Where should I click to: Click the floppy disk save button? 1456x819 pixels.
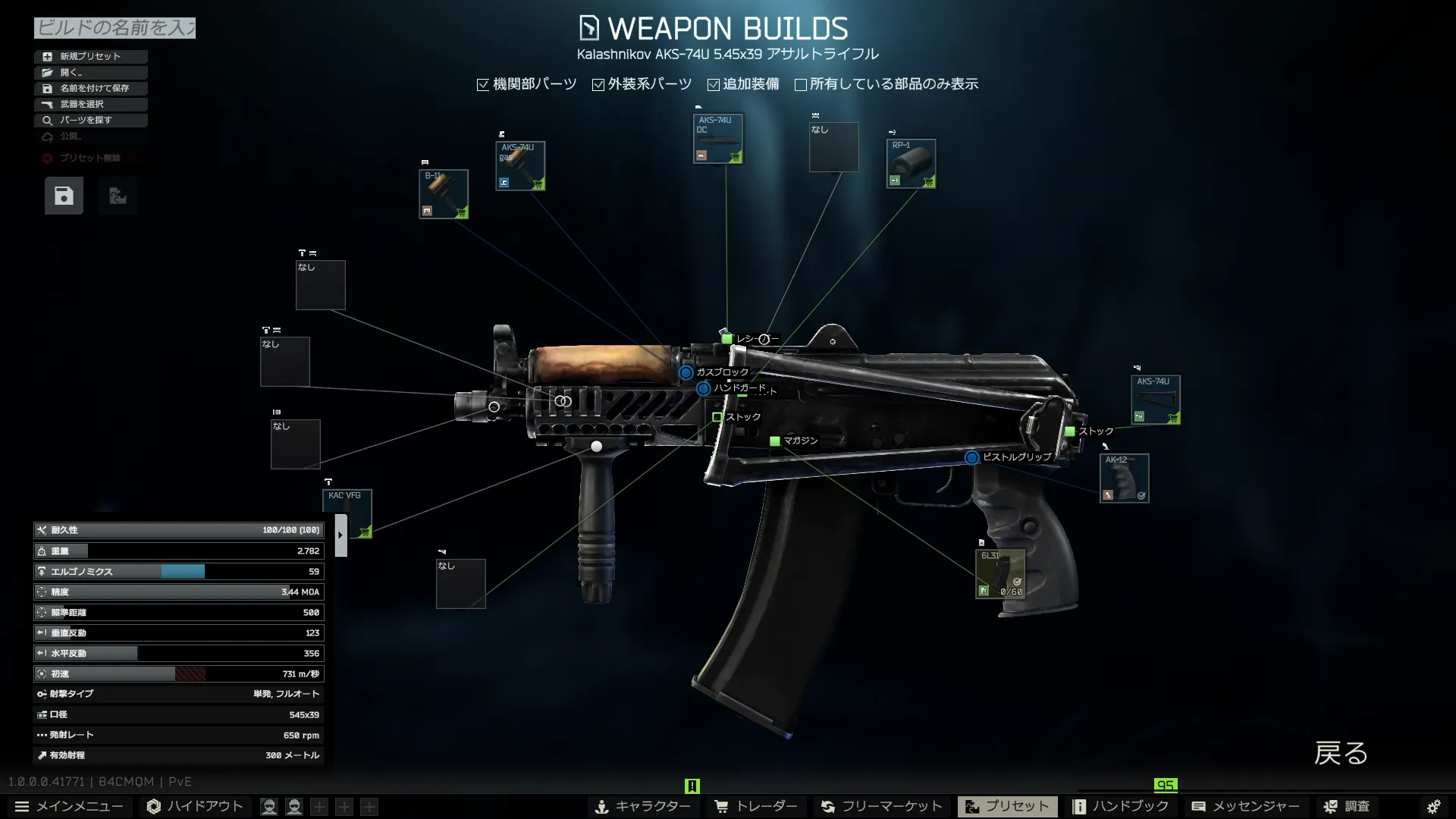pos(64,196)
